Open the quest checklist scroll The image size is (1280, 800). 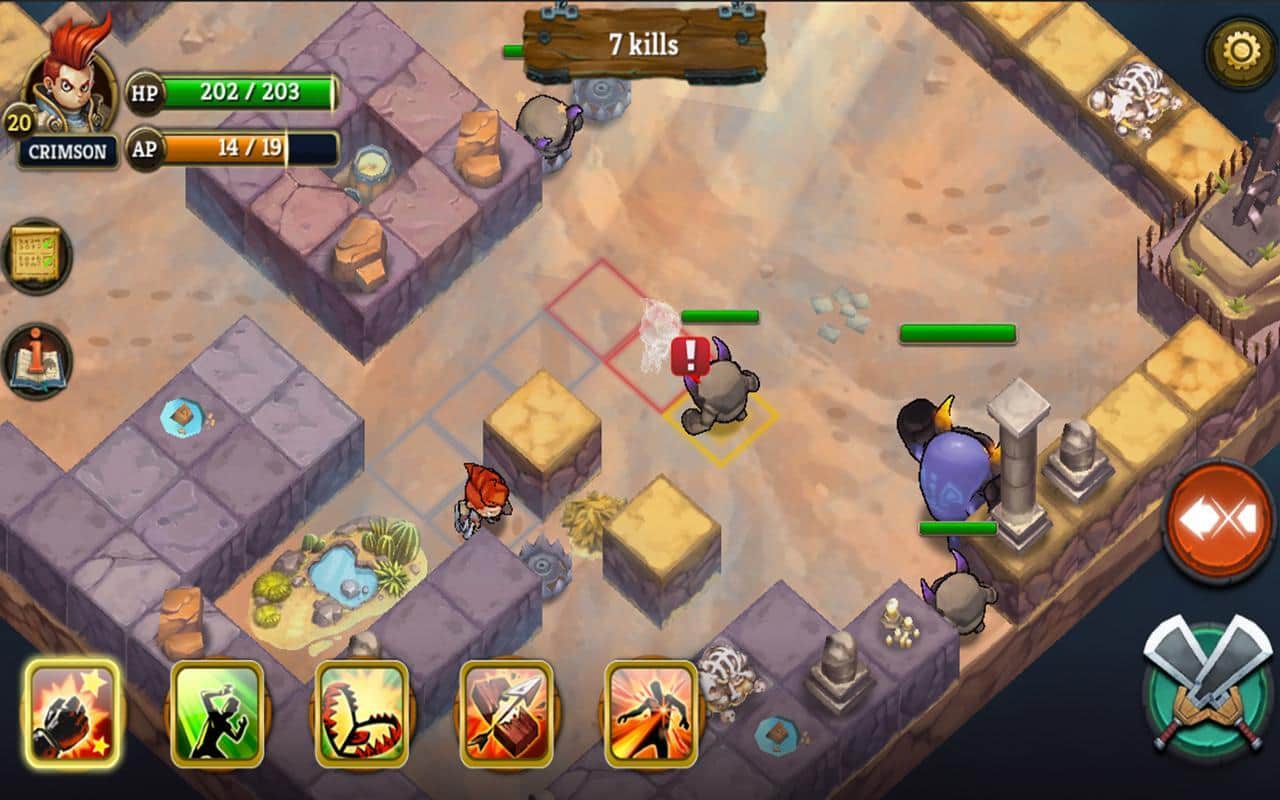(x=37, y=256)
